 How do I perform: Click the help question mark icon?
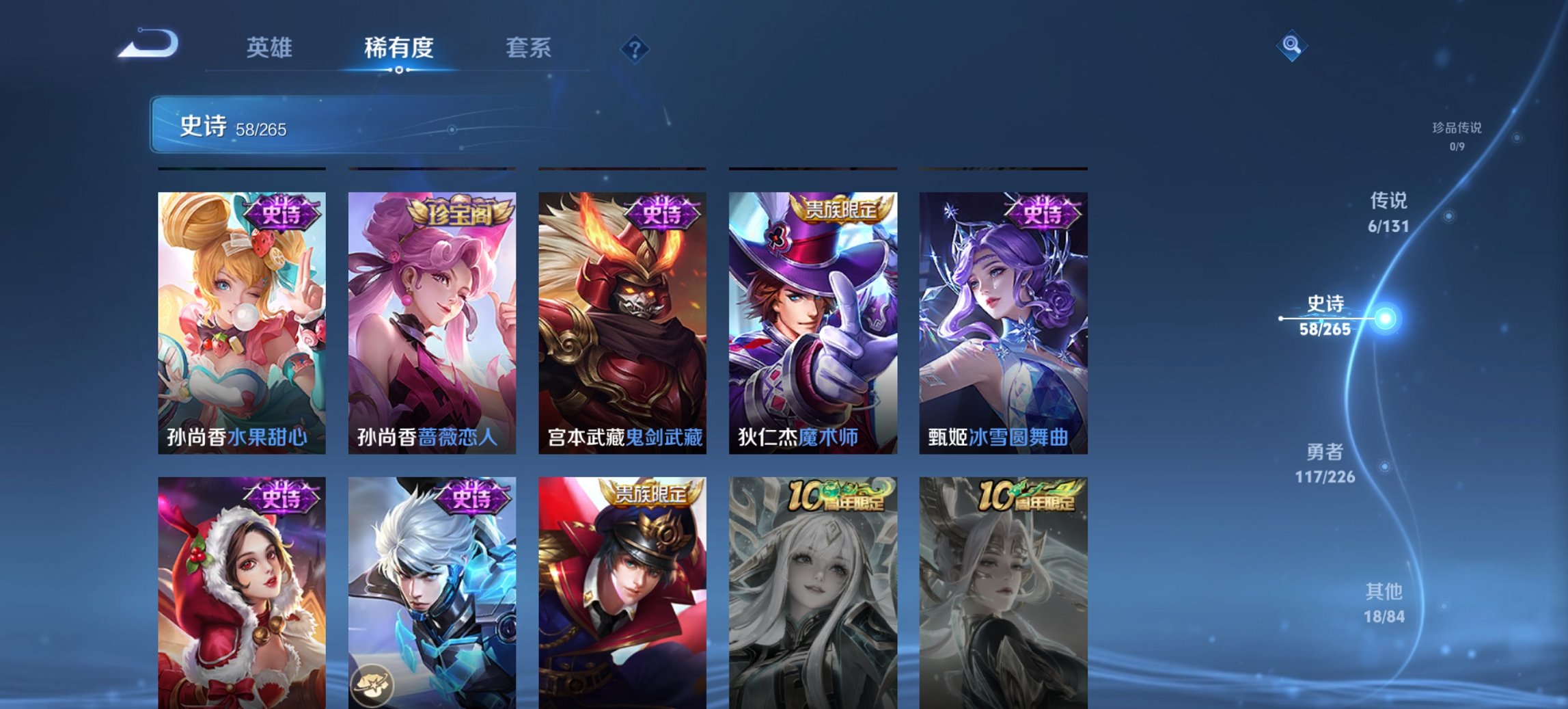tap(634, 49)
